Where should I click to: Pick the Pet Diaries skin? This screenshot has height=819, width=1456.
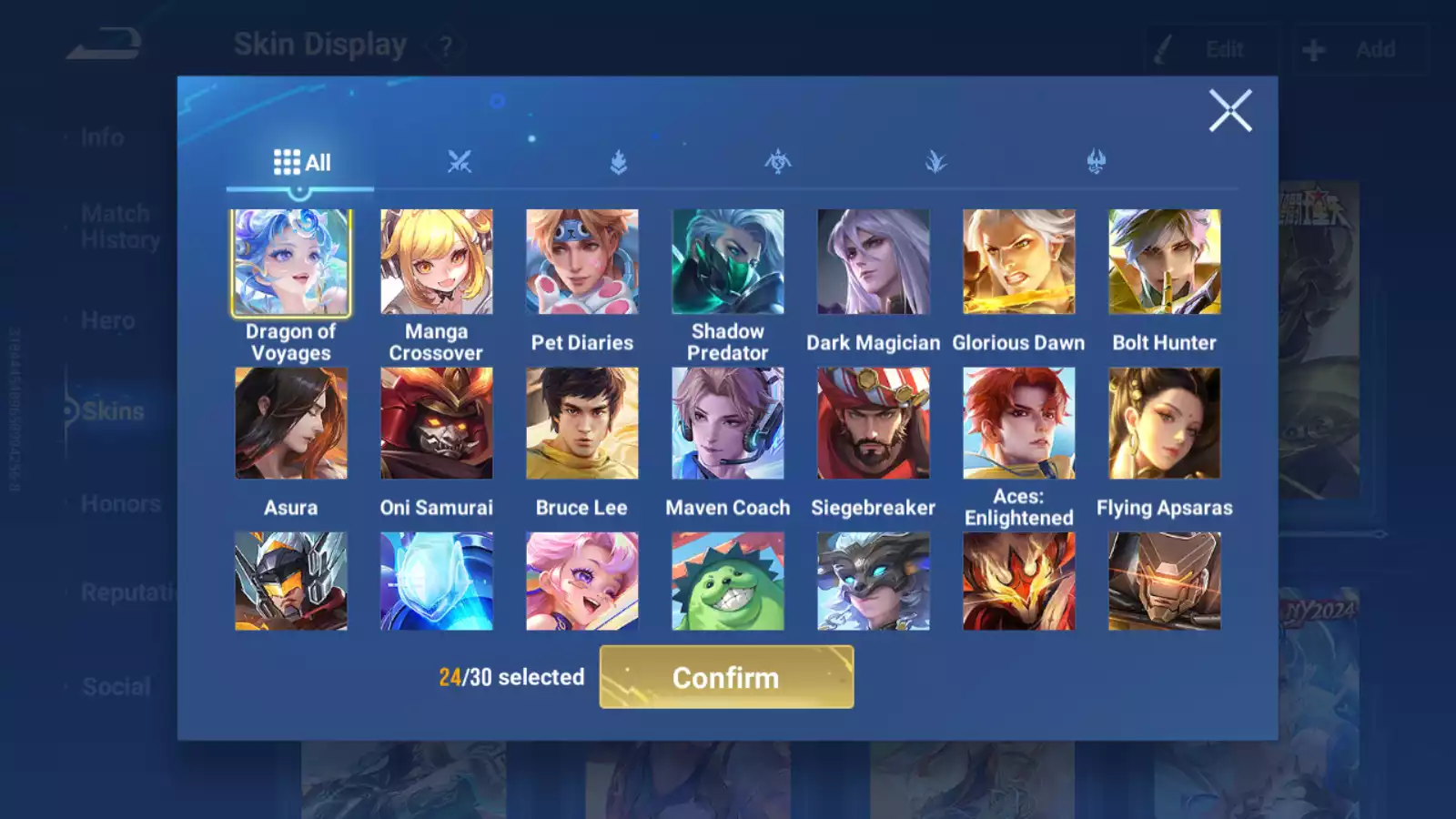click(582, 262)
